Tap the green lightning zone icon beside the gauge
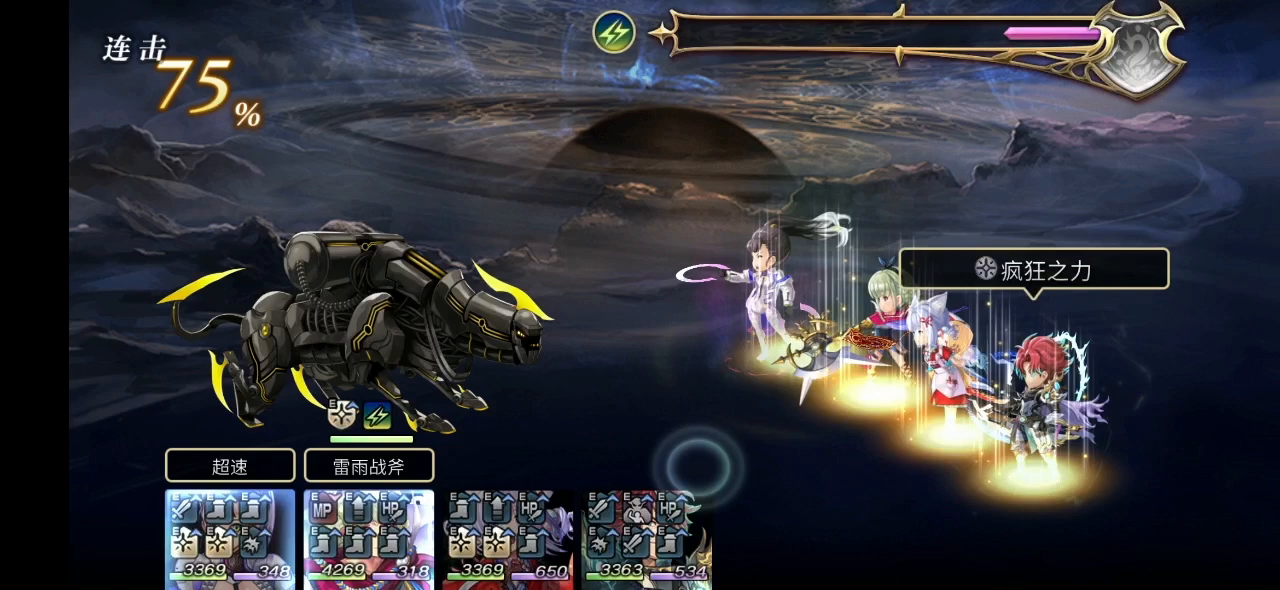Image resolution: width=1280 pixels, height=590 pixels. 614,33
